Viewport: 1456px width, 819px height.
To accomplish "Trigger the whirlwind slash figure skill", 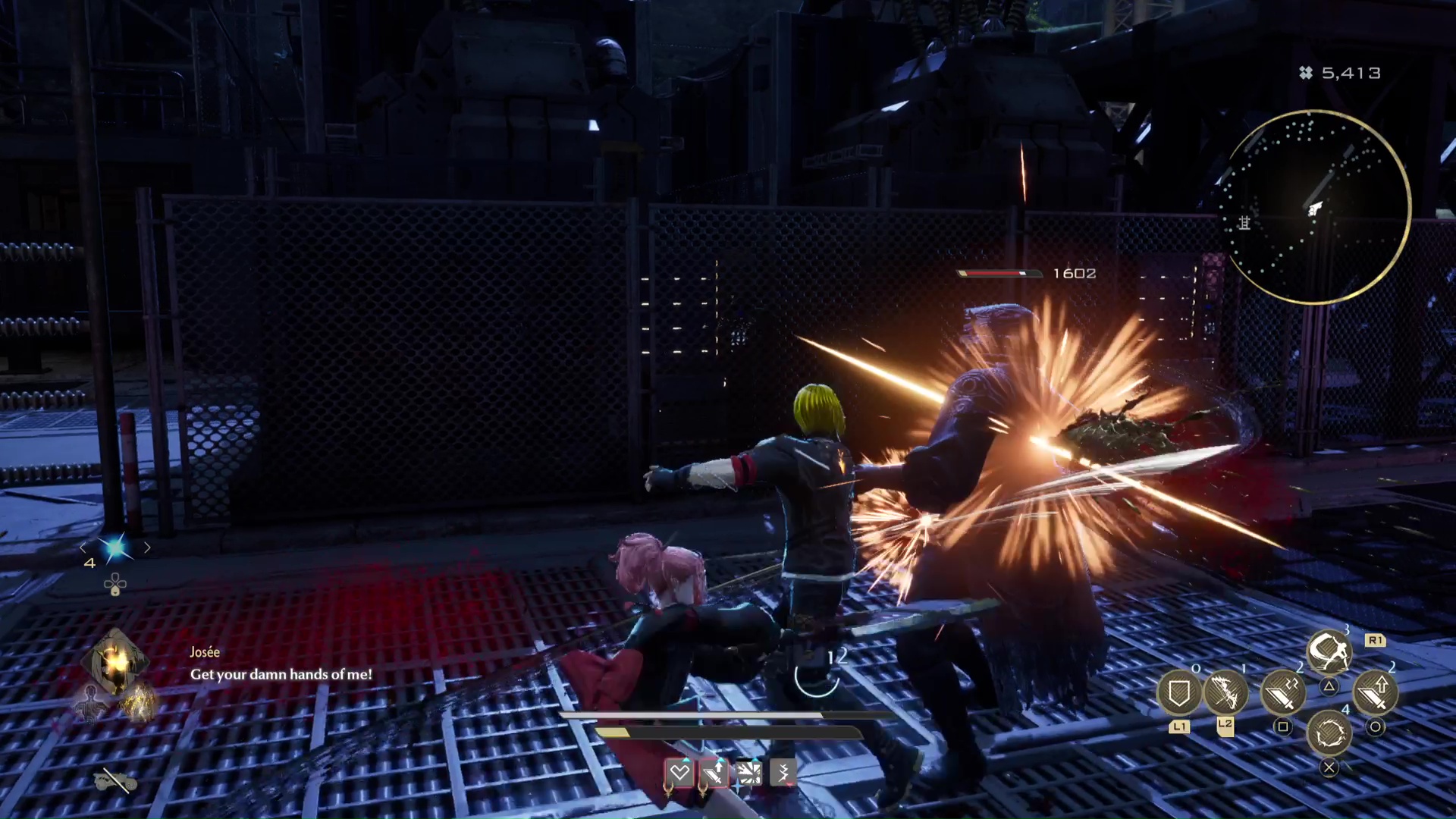I will click(x=1329, y=652).
